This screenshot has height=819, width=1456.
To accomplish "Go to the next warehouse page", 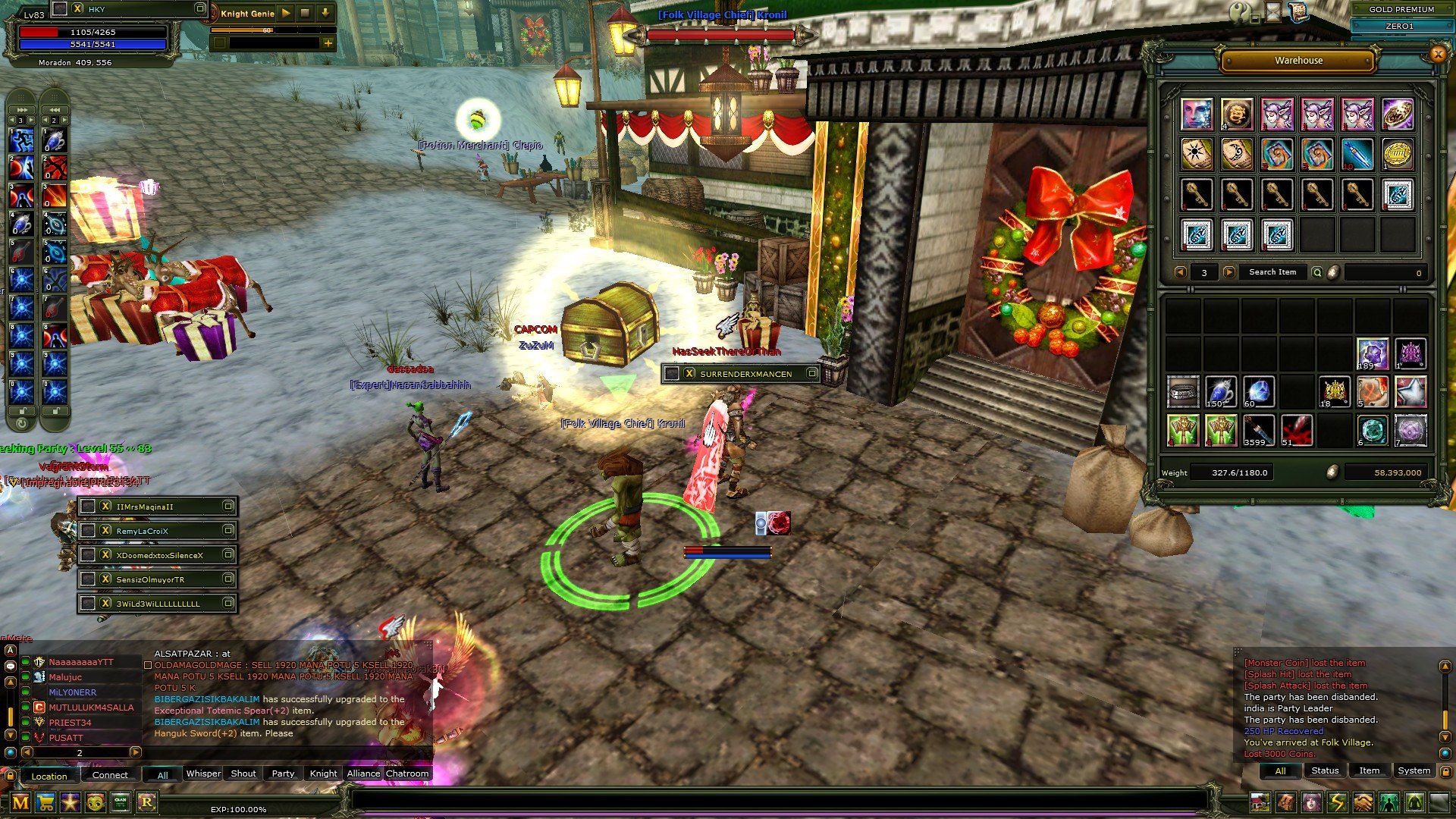I will (1229, 272).
